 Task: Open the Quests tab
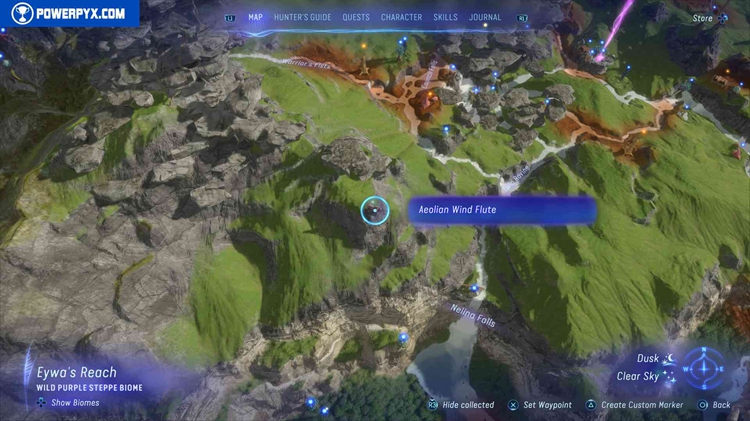click(x=355, y=17)
